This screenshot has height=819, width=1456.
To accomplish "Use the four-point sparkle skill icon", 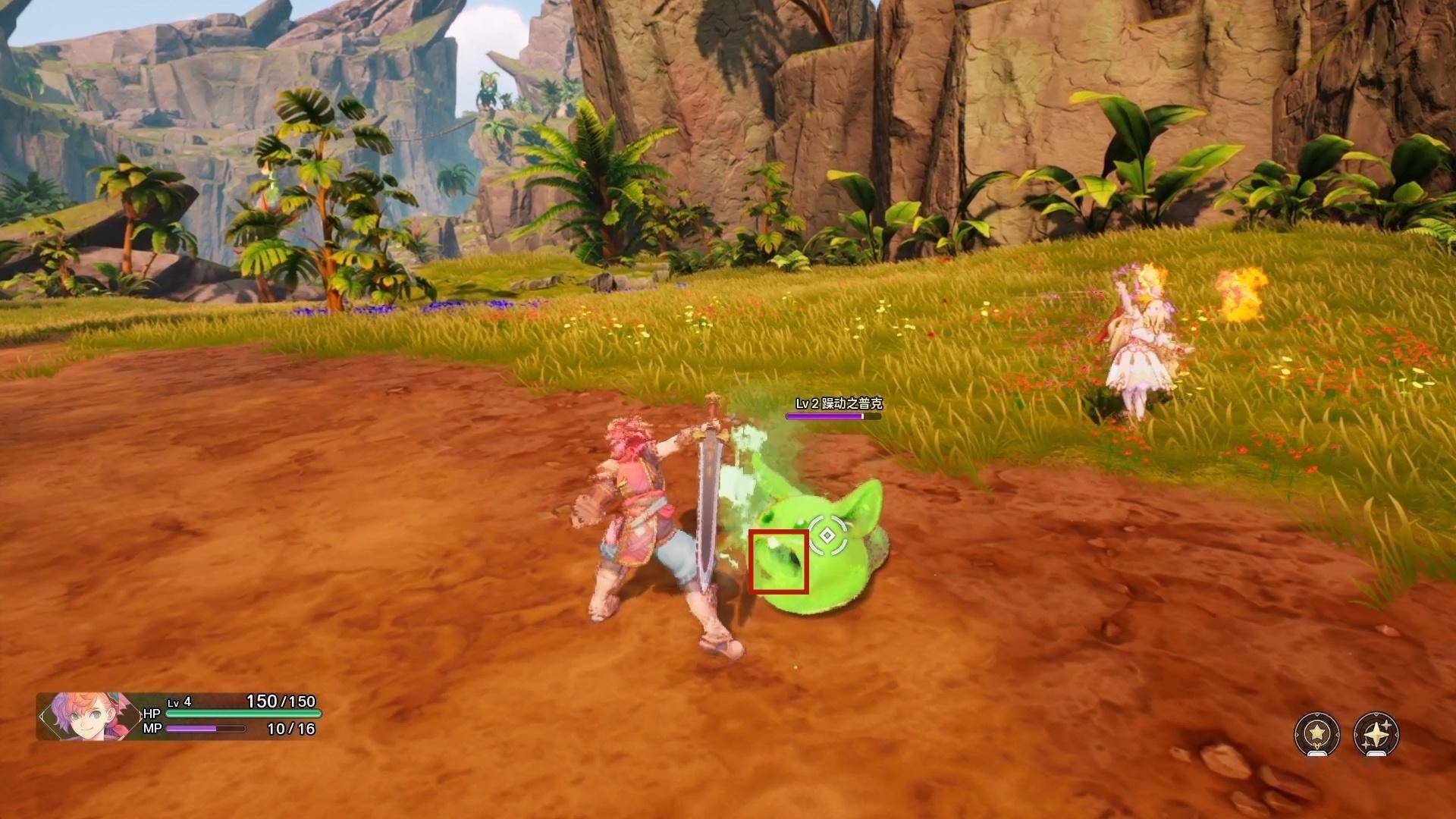I will (1376, 733).
